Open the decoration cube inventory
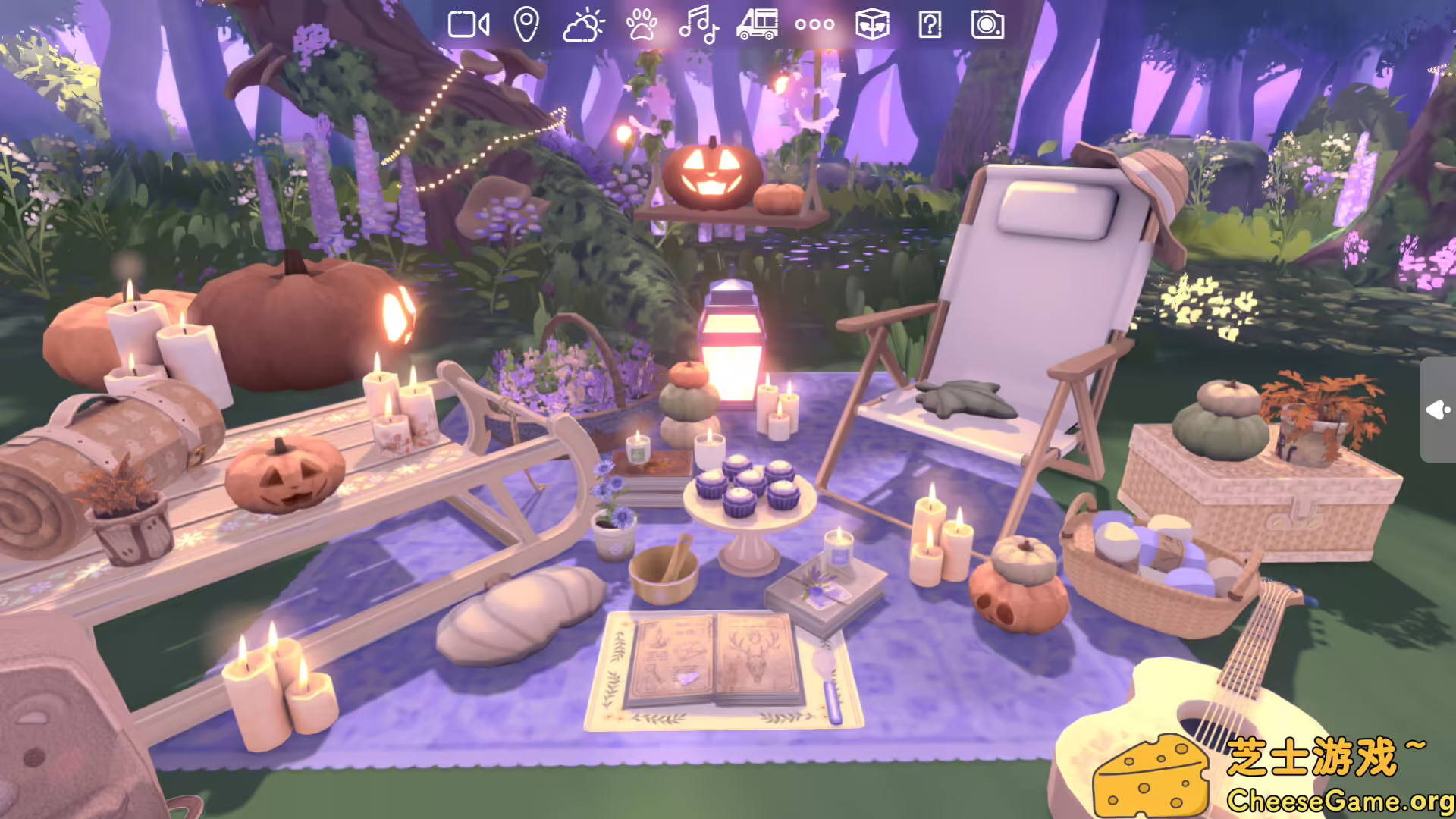This screenshot has width=1456, height=819. click(x=872, y=26)
